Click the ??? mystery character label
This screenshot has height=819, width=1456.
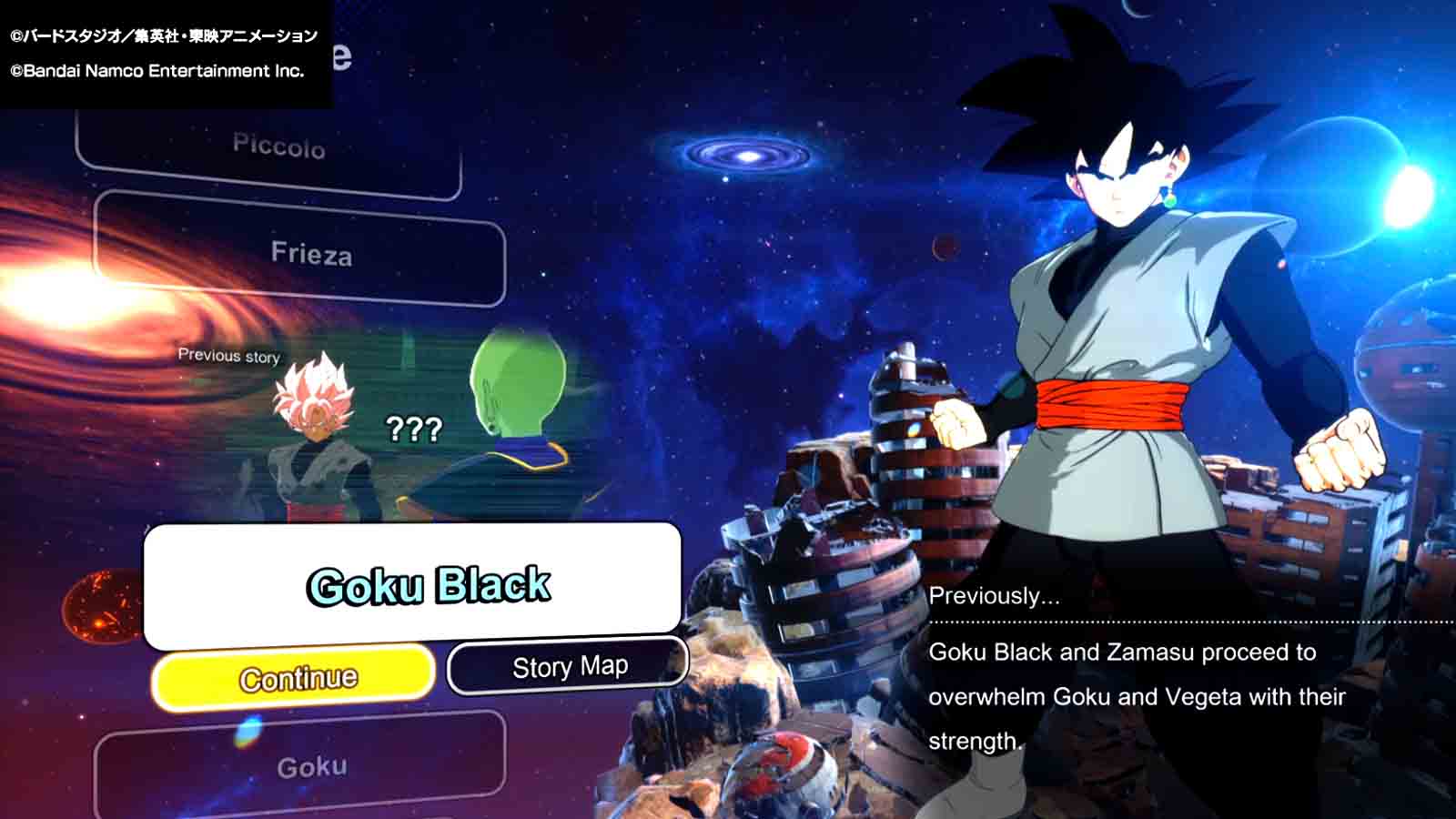(x=414, y=427)
